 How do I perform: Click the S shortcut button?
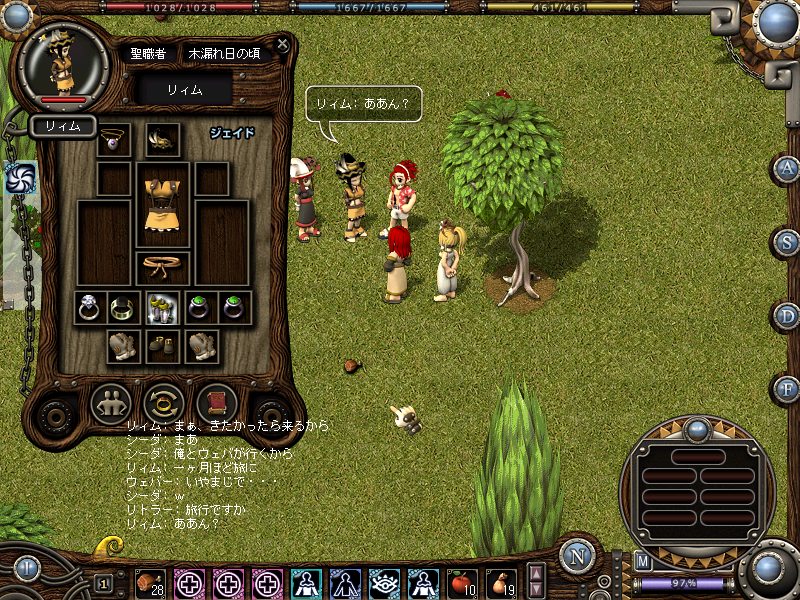click(x=787, y=242)
